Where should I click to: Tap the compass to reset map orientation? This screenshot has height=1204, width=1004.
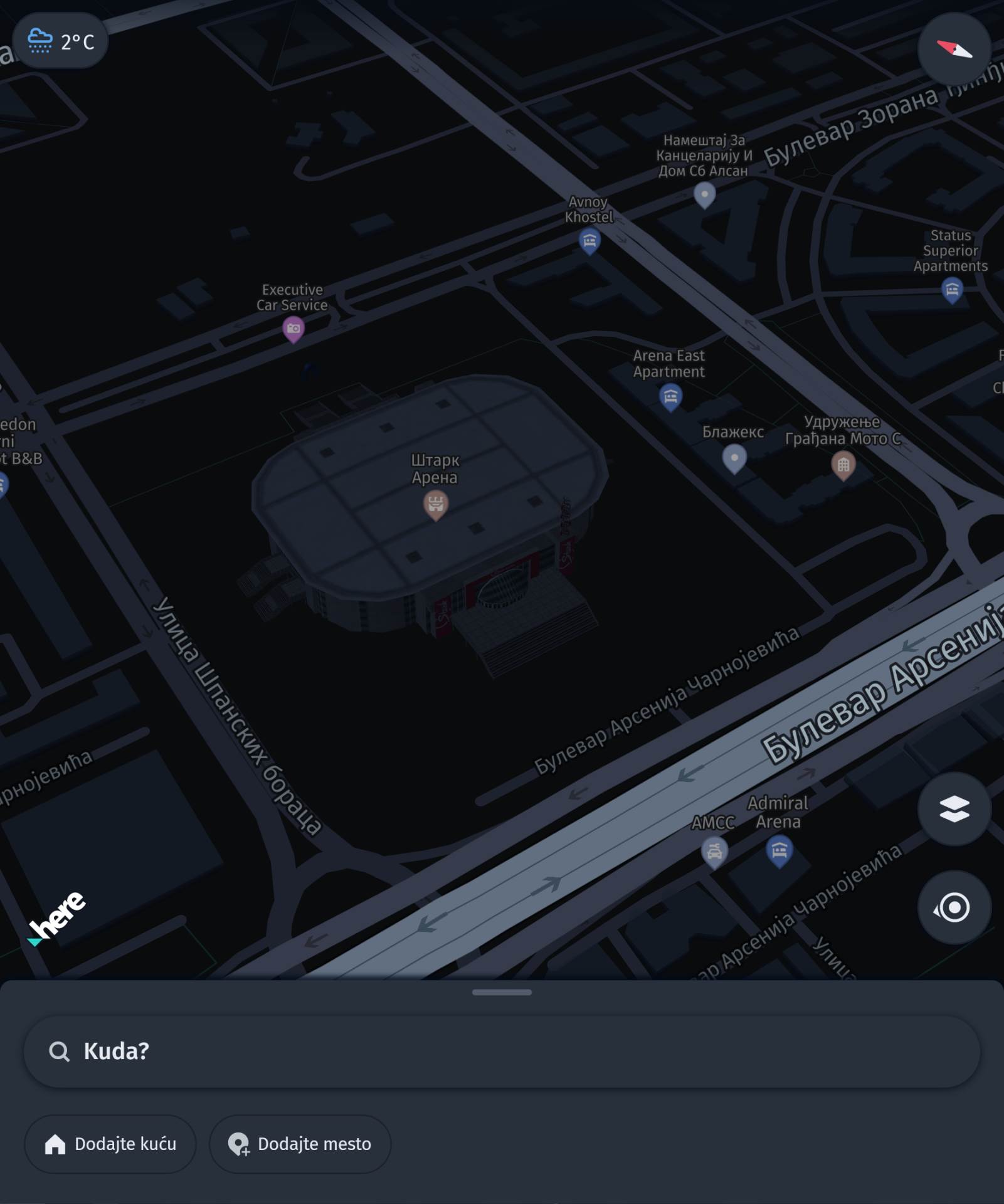(954, 49)
